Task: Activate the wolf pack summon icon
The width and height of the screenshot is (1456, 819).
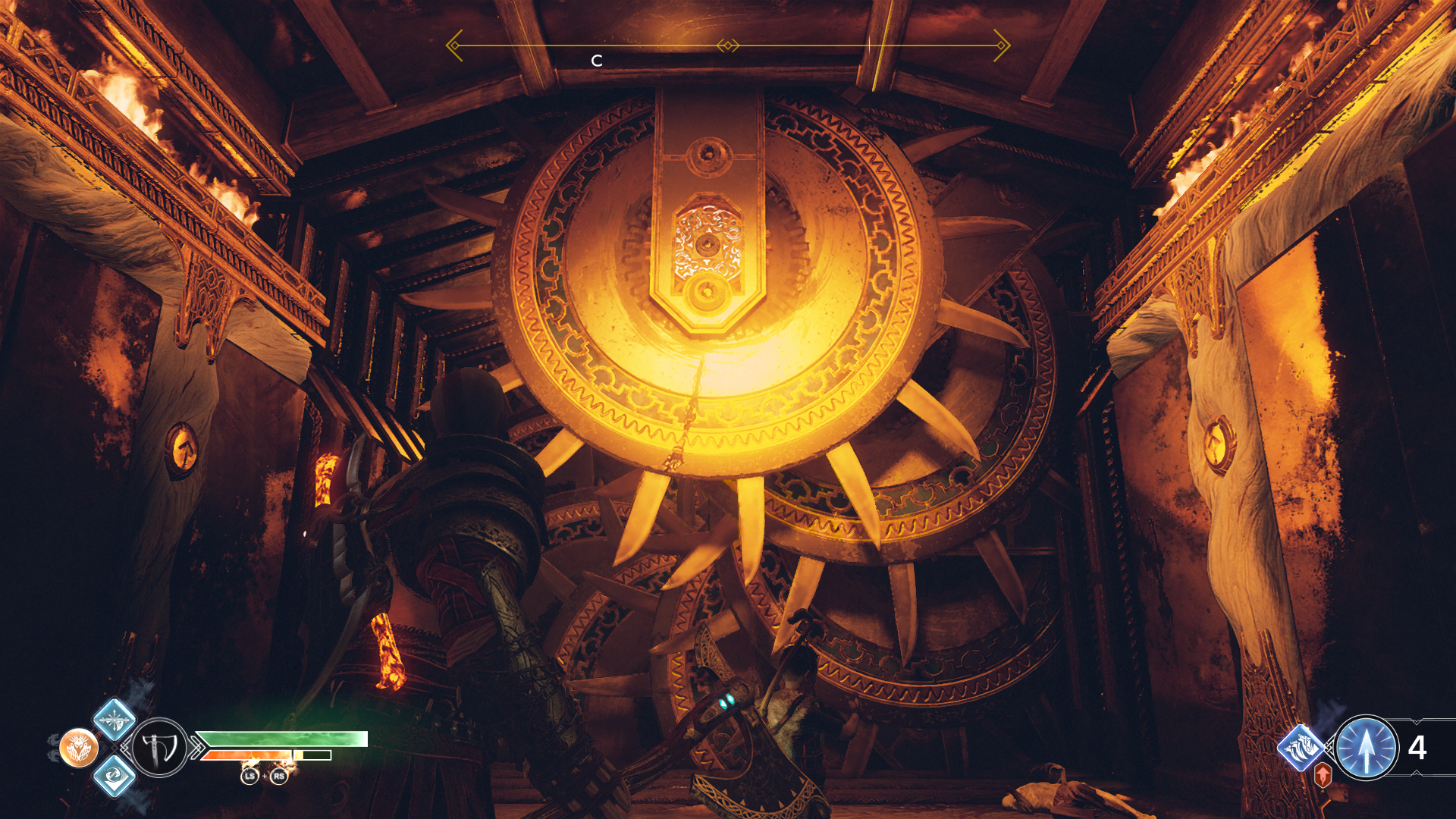Action: [1301, 748]
